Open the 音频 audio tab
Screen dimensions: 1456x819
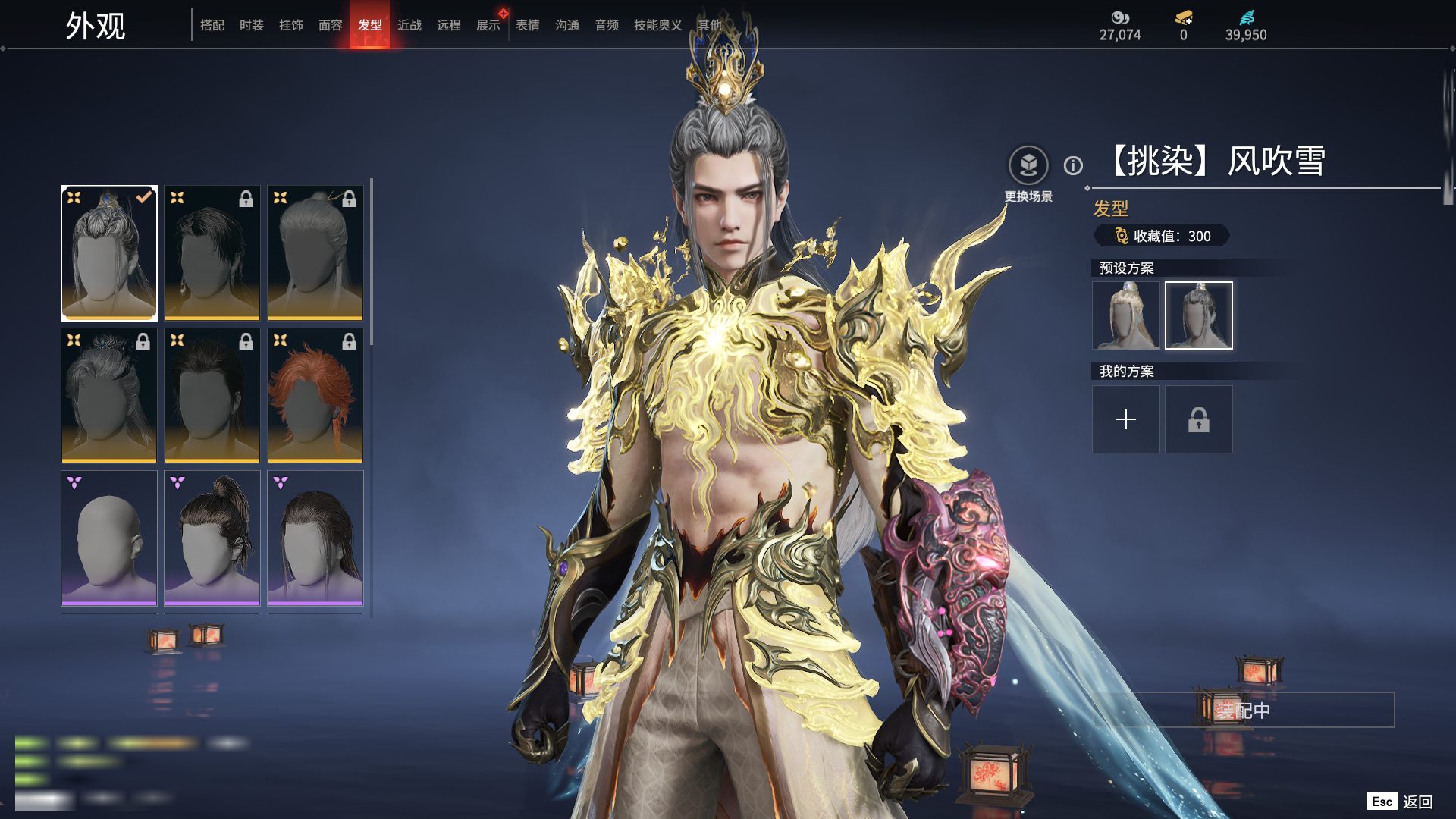tap(607, 25)
